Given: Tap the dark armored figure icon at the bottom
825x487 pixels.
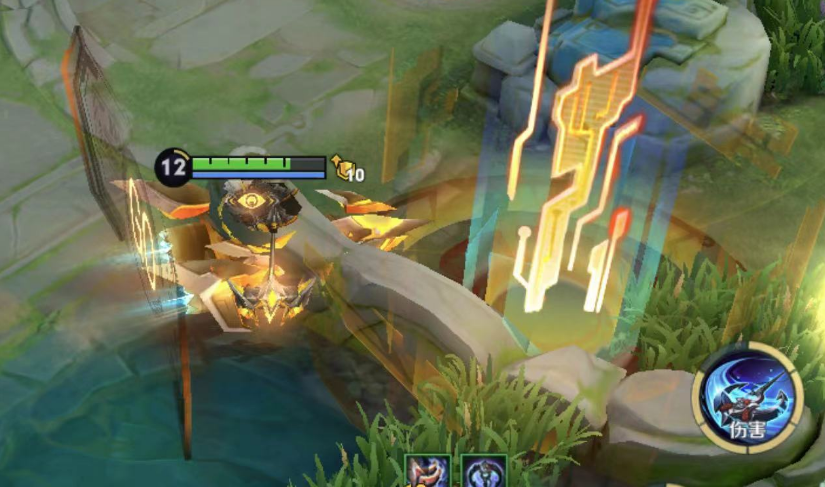Looking at the screenshot, I should tap(483, 472).
